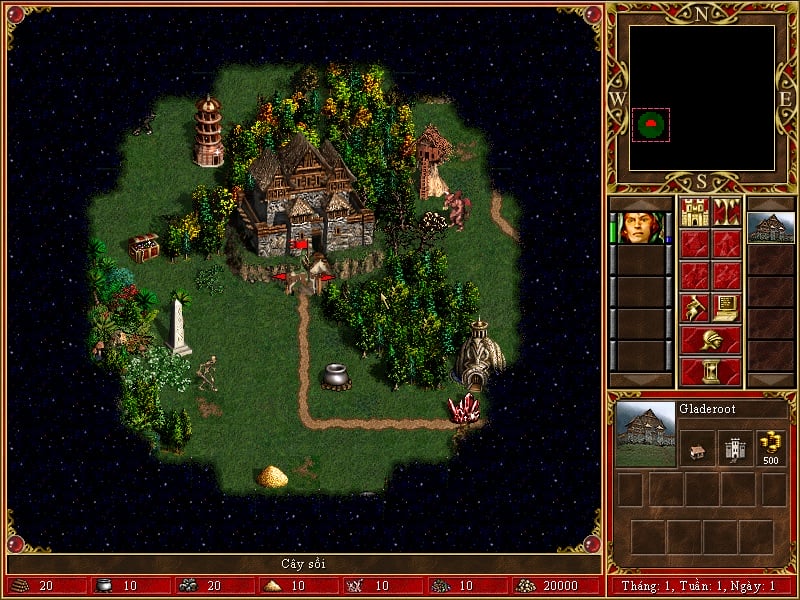Select next hero with the helmet button
The image size is (800, 600).
(x=711, y=340)
